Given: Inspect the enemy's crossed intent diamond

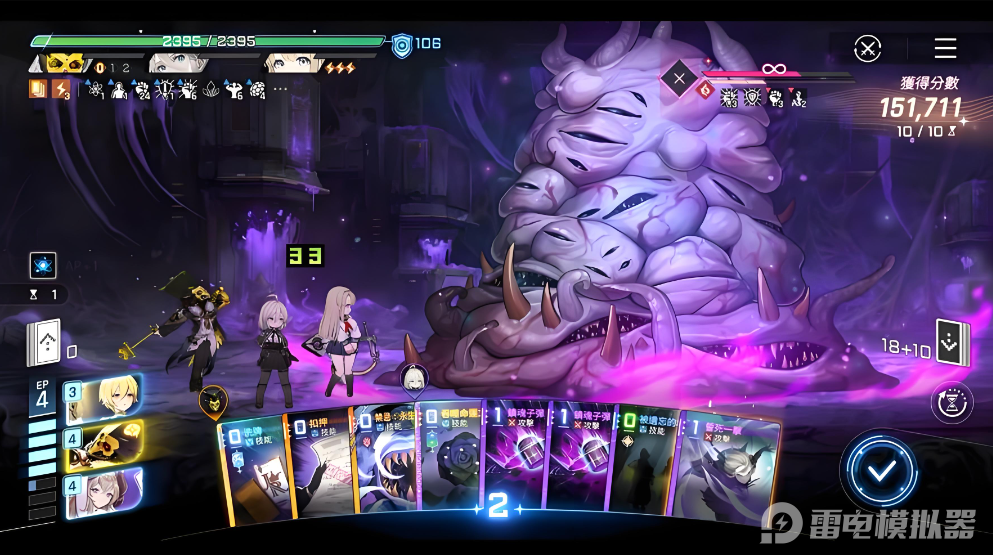Looking at the screenshot, I should click(680, 78).
